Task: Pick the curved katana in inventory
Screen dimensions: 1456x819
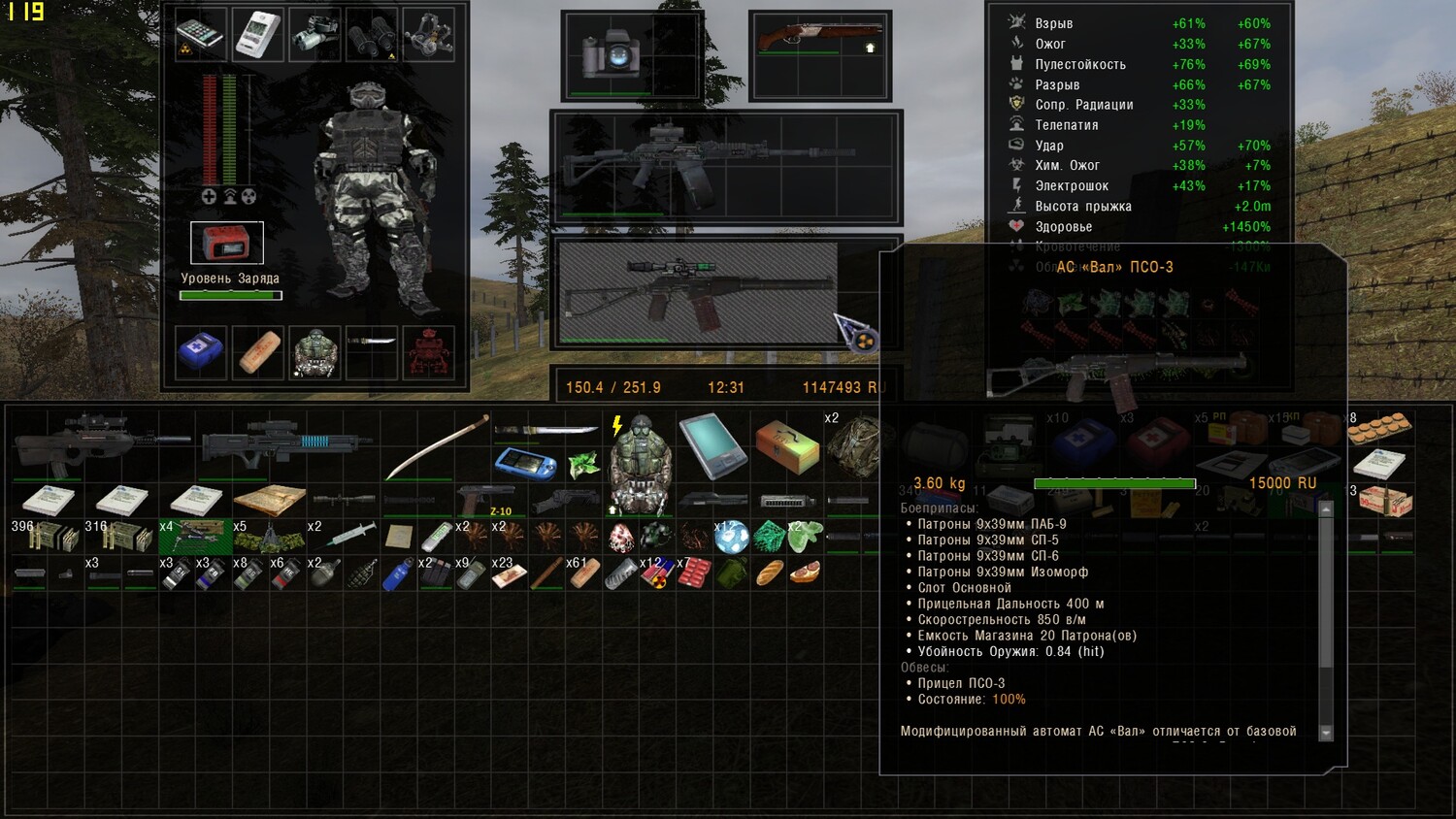Action: point(437,447)
